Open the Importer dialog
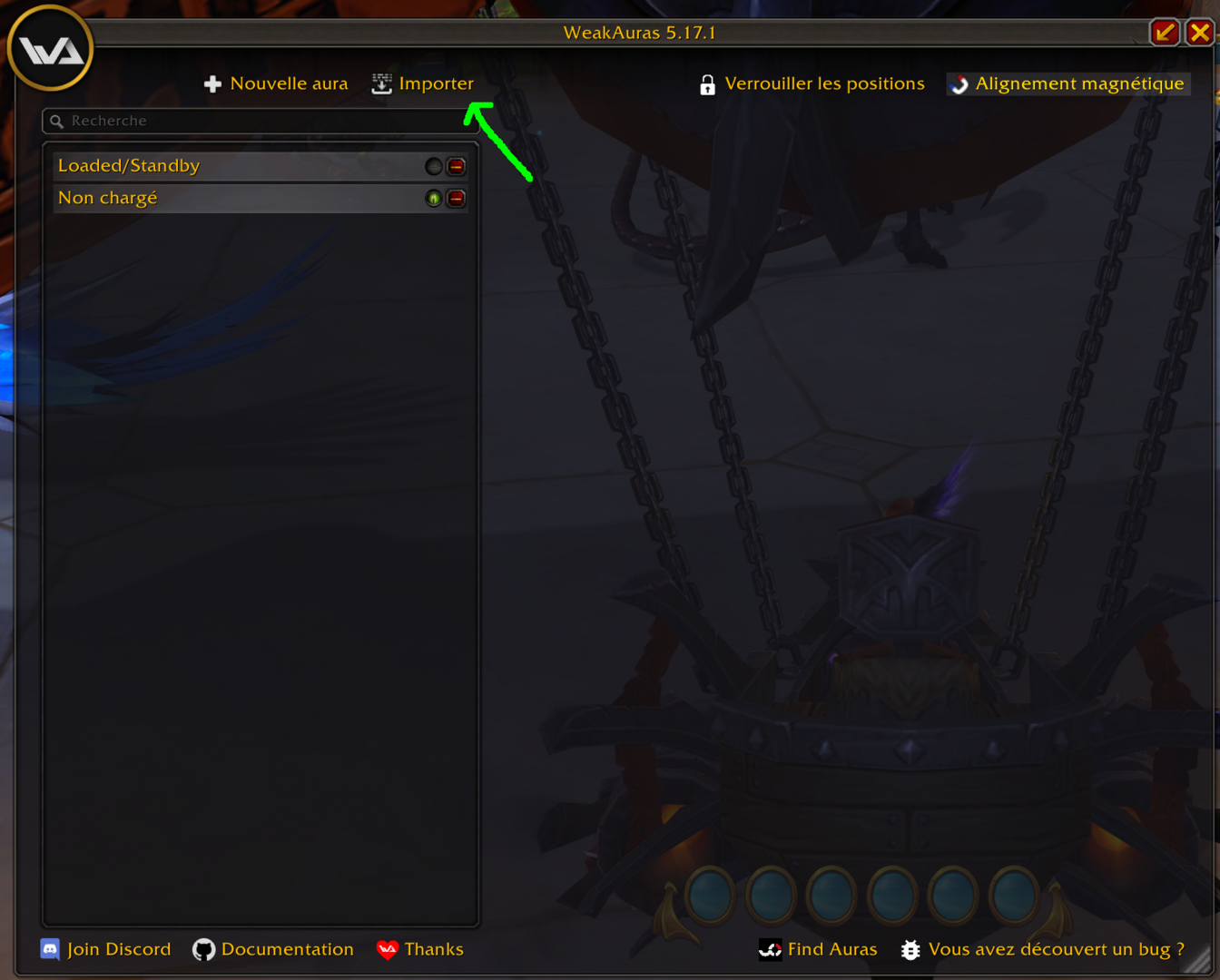The height and width of the screenshot is (980, 1220). point(423,83)
